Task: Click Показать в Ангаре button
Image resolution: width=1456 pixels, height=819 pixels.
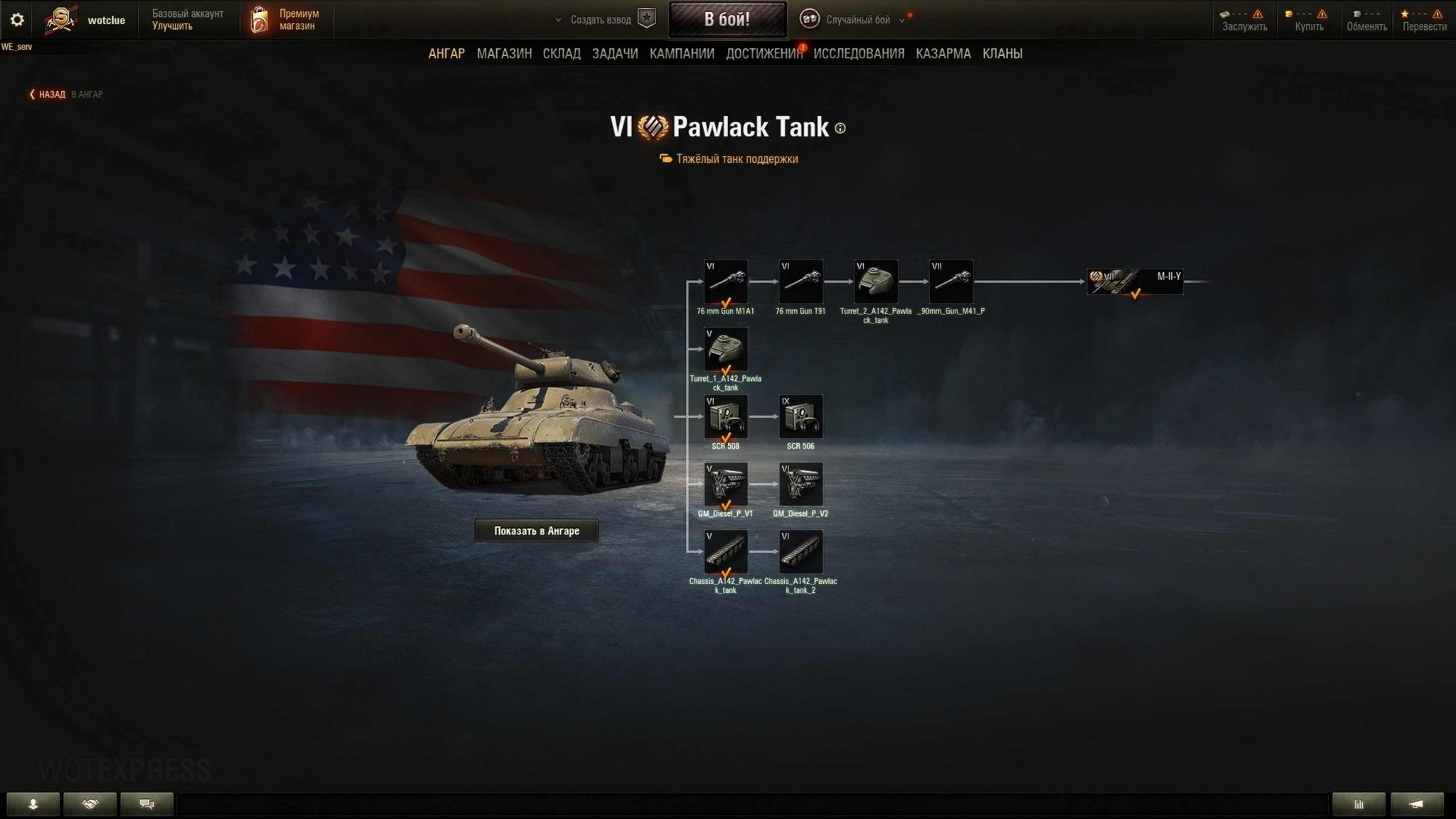Action: tap(536, 530)
